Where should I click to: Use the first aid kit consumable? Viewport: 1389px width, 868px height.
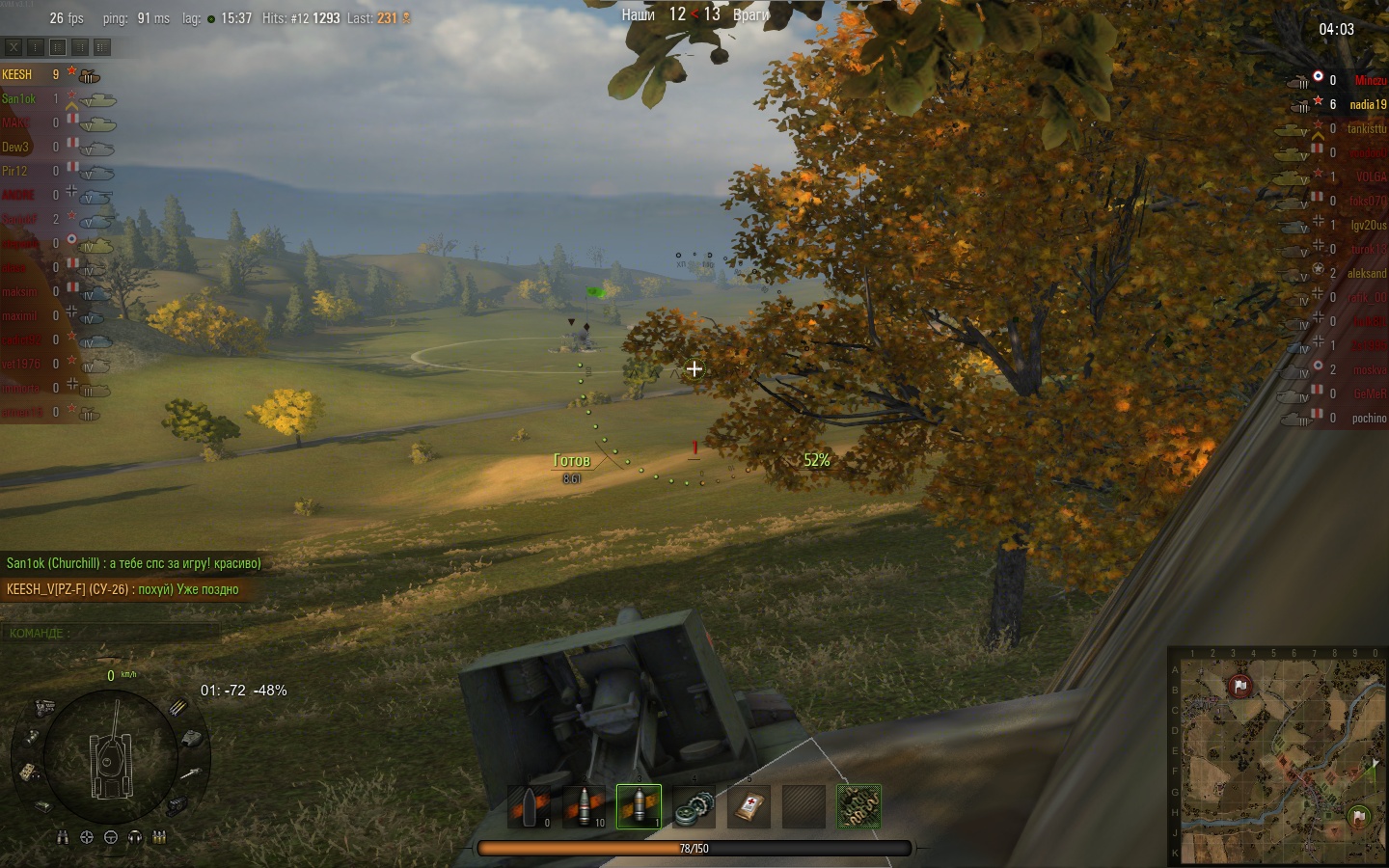[x=749, y=806]
